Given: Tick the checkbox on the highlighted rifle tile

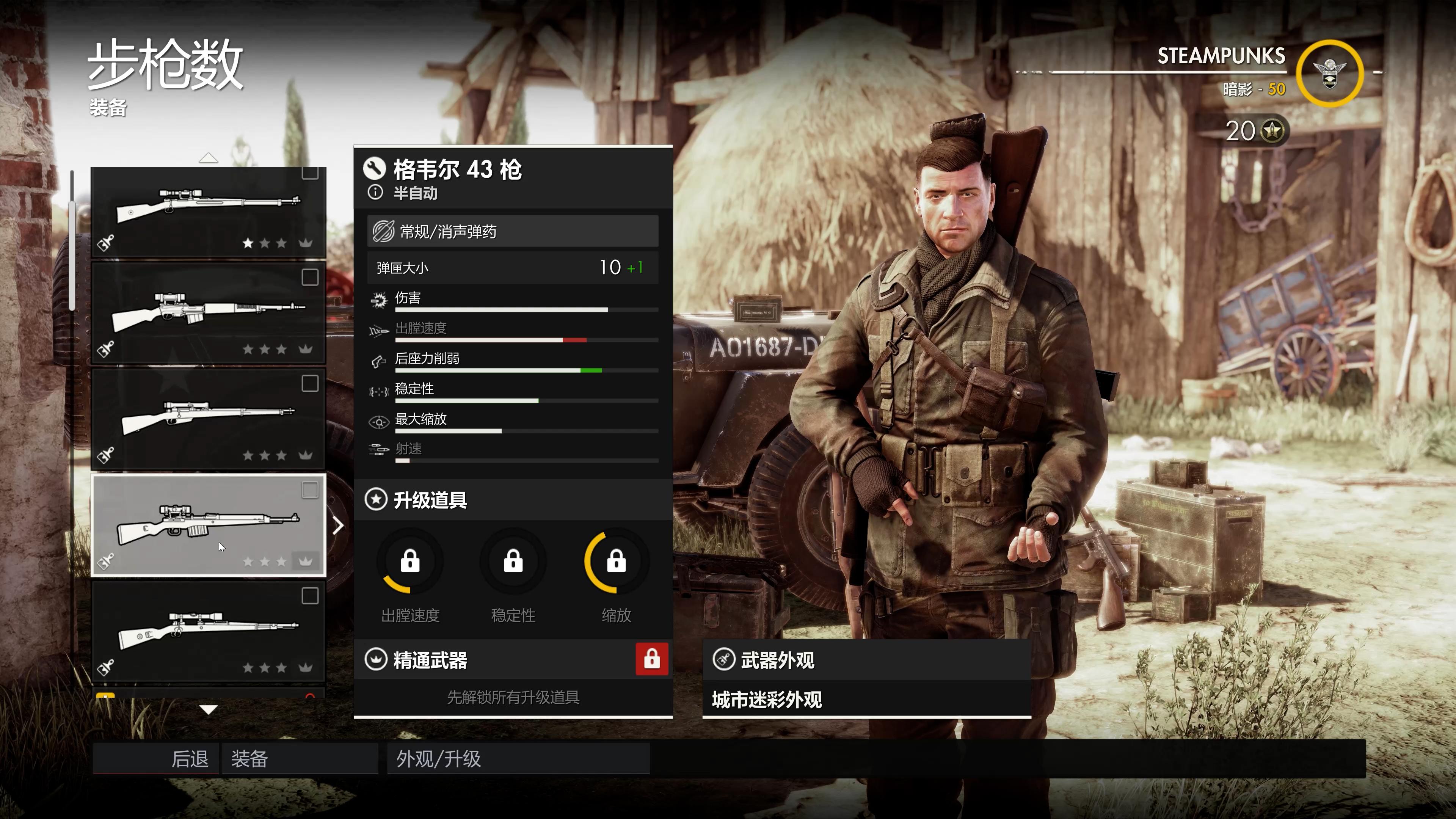Looking at the screenshot, I should 310,490.
